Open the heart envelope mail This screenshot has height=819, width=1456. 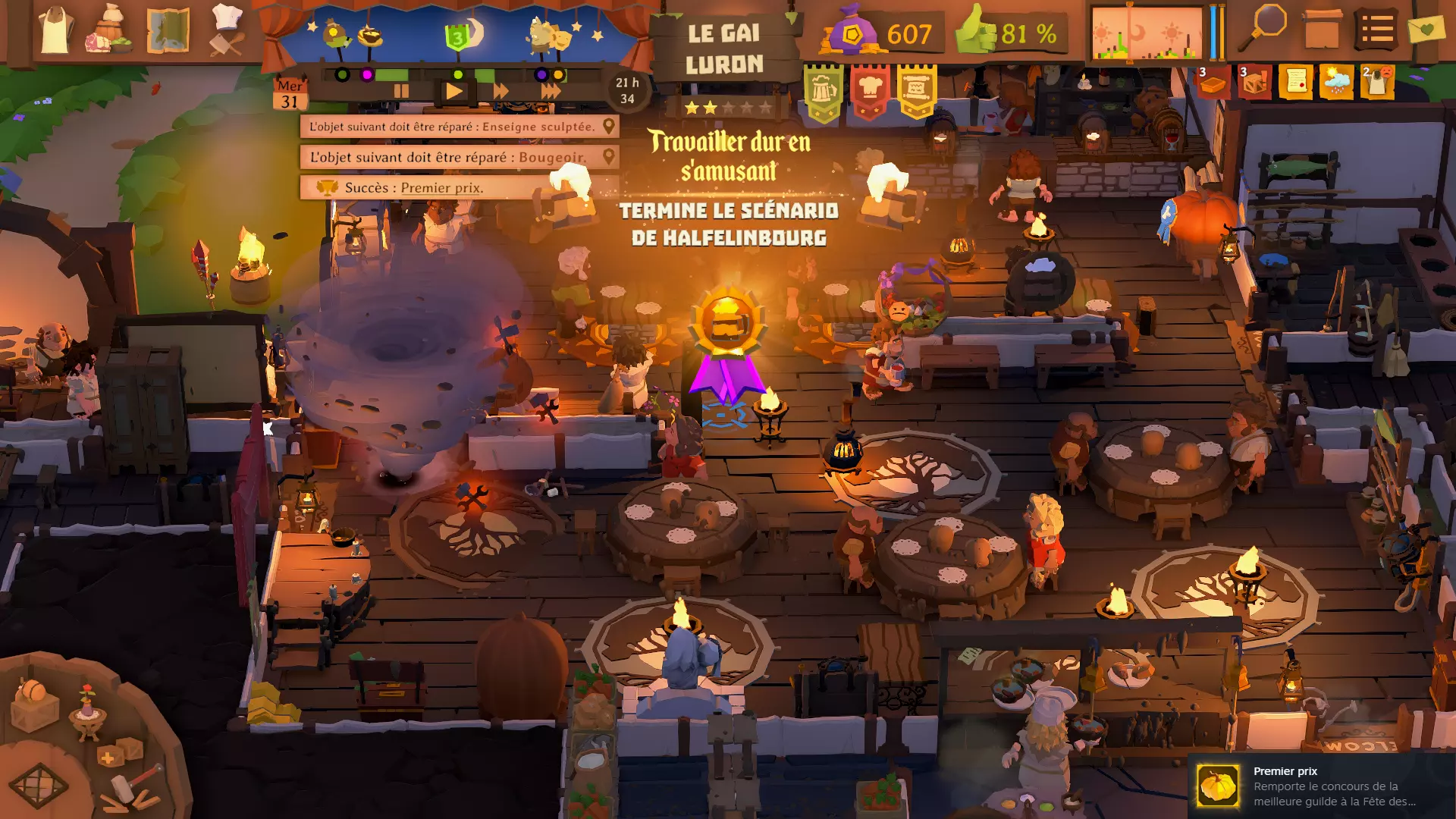click(x=1426, y=30)
